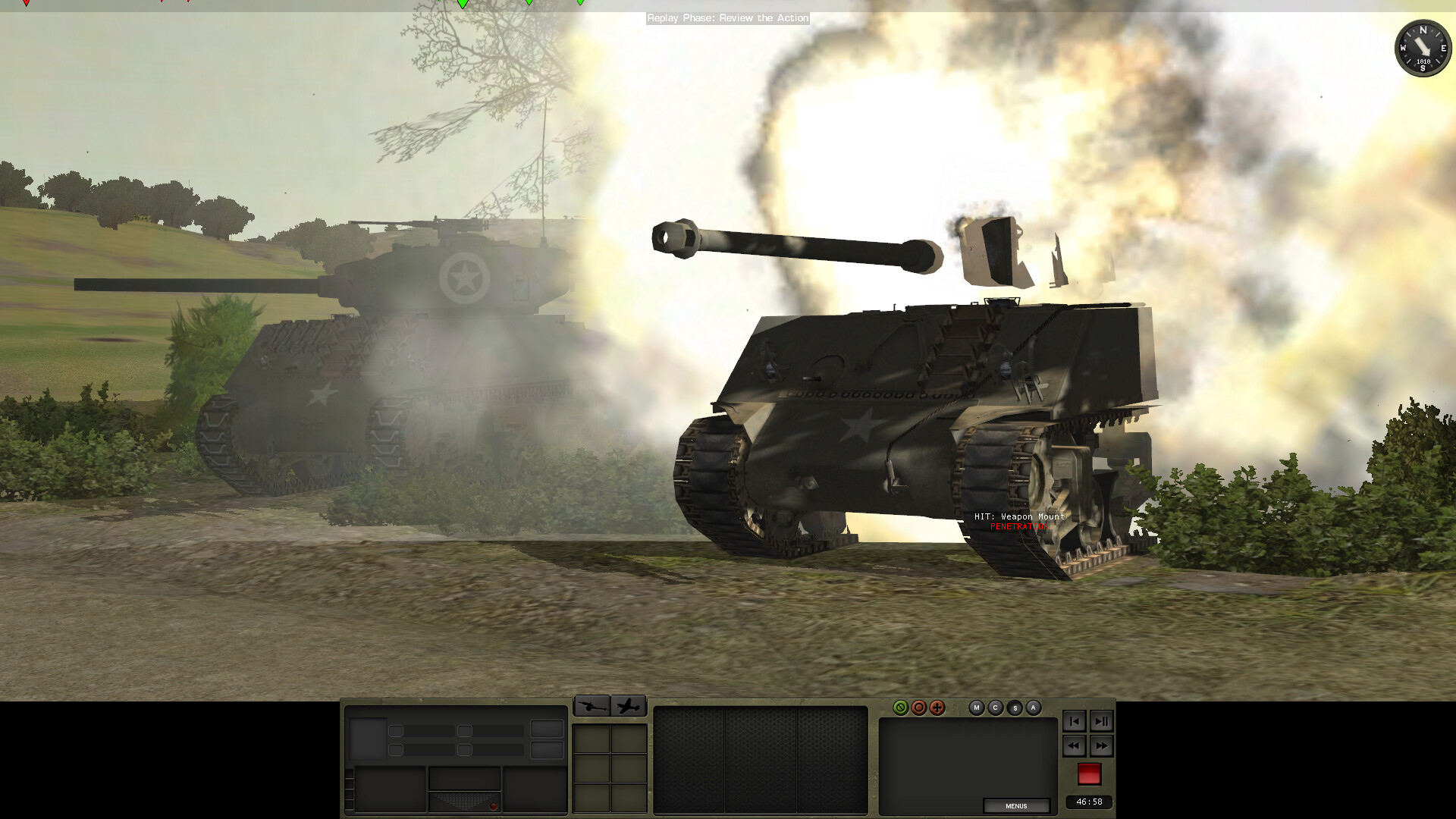Toggle the C combat commands category
This screenshot has height=819, width=1456.
pyautogui.click(x=995, y=707)
